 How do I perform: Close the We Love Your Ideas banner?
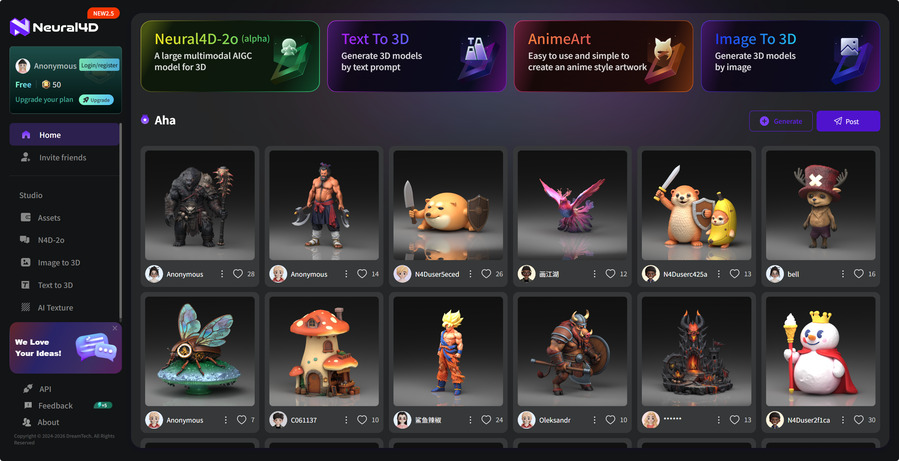tap(115, 328)
